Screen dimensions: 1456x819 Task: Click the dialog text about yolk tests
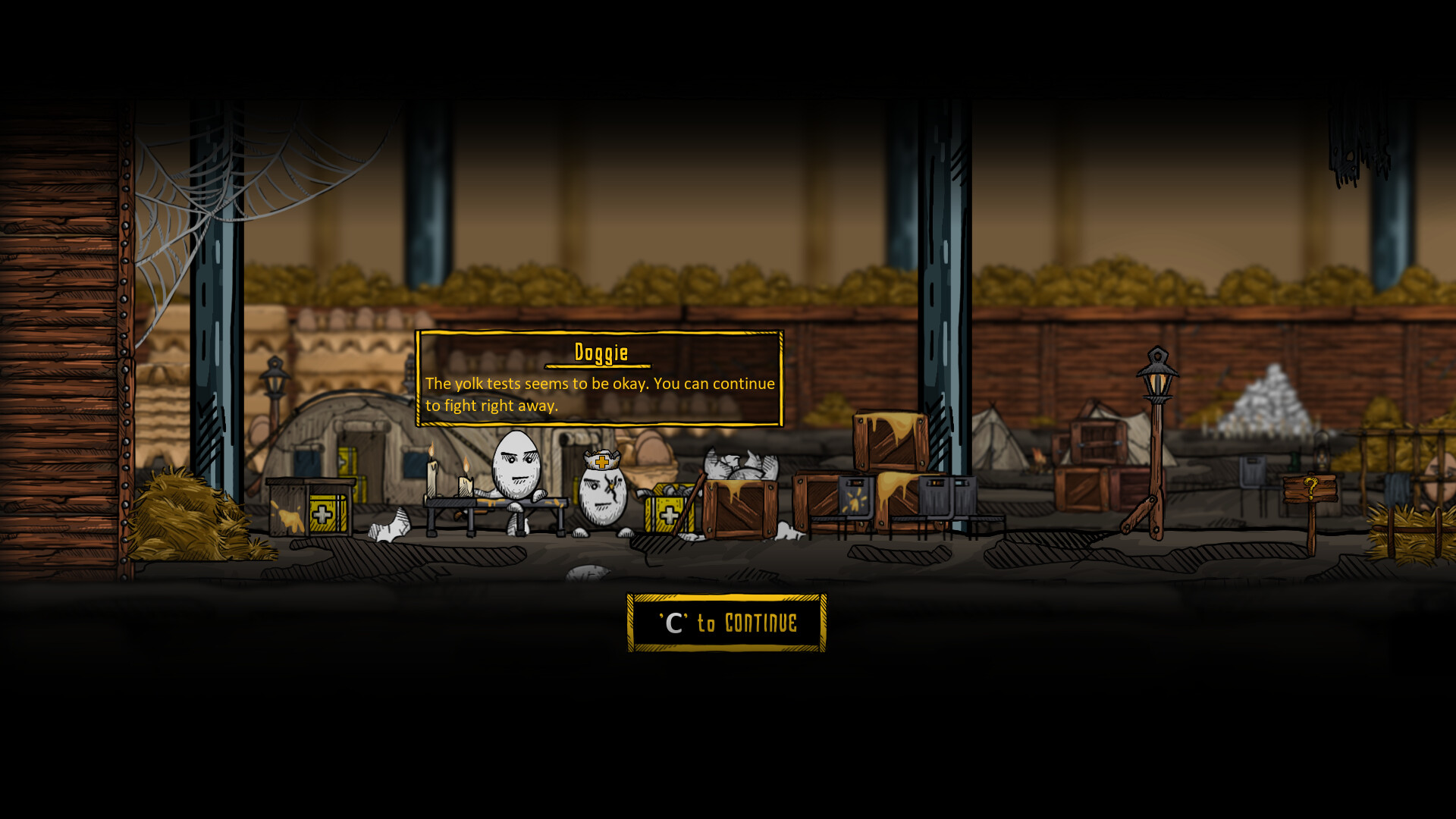coord(598,394)
